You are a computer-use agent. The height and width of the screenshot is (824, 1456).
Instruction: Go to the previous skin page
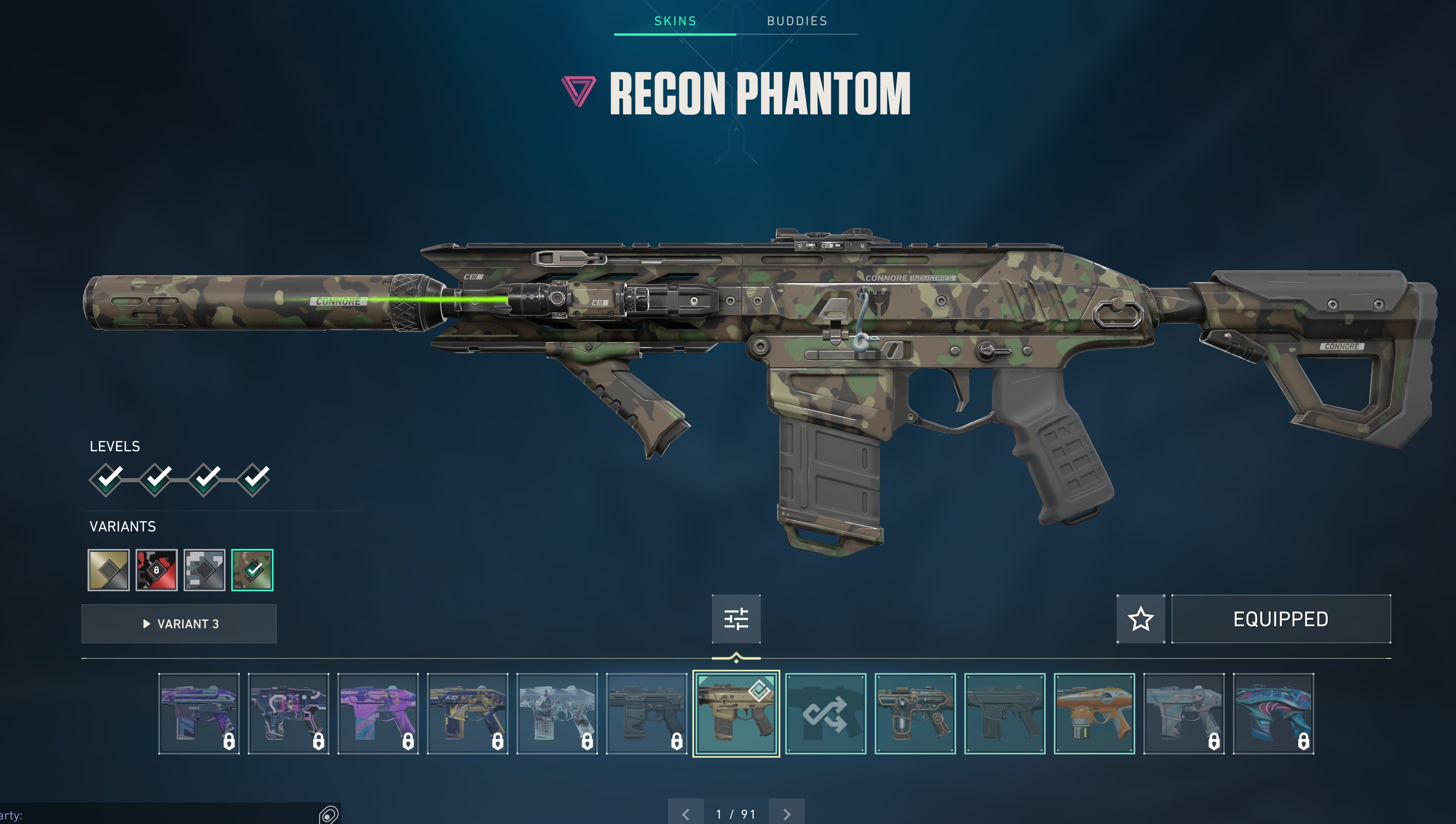(x=685, y=814)
